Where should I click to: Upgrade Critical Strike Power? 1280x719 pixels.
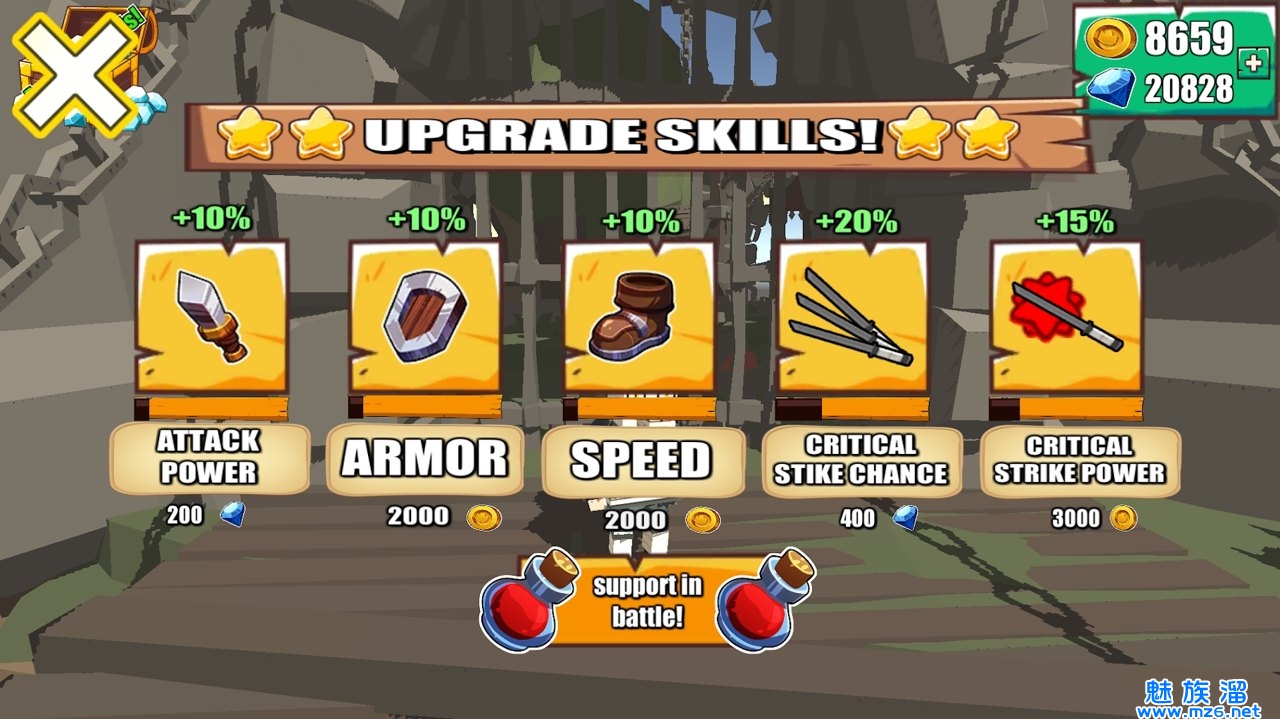point(1079,460)
